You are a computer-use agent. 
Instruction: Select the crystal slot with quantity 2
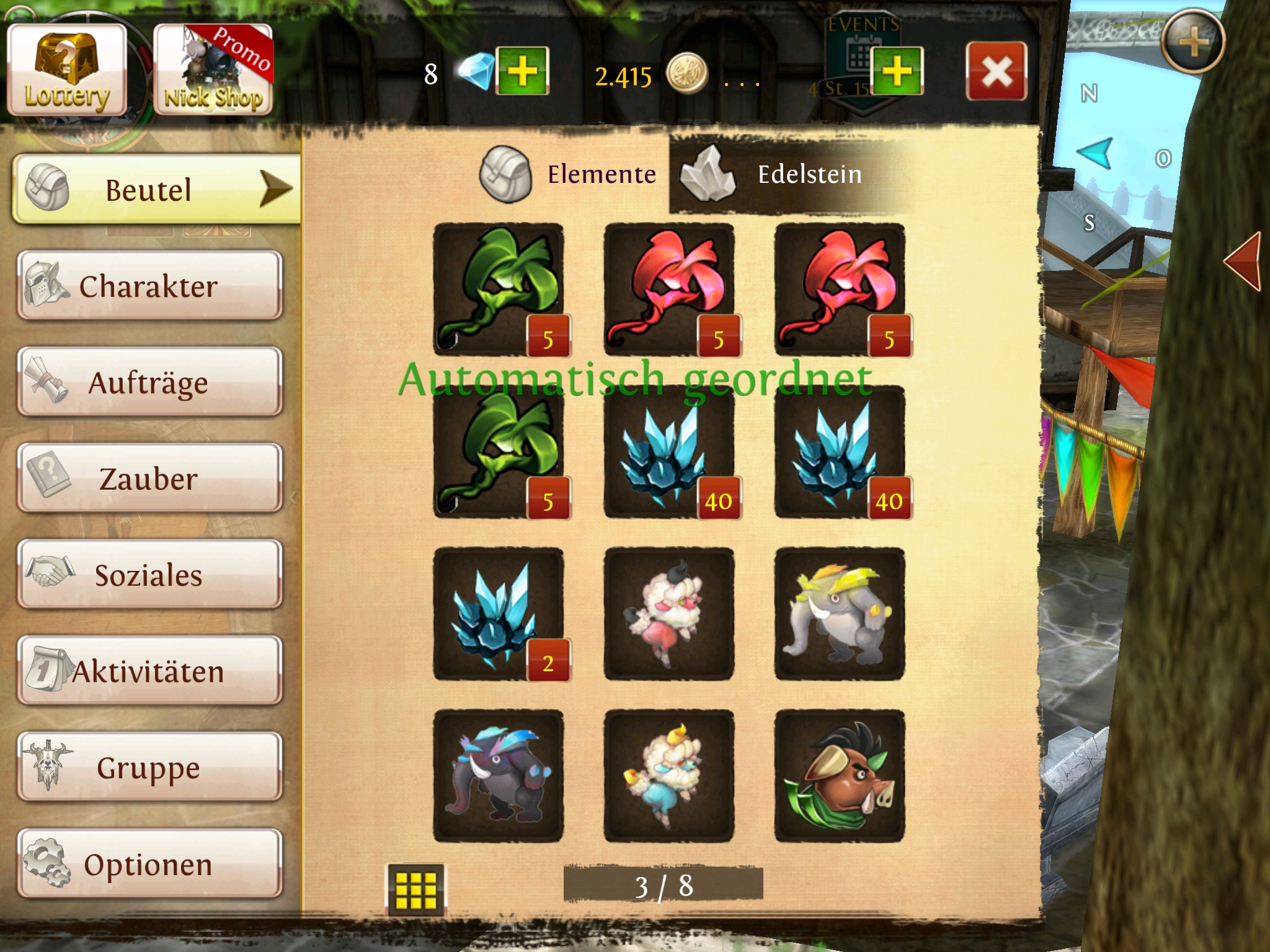click(x=499, y=614)
